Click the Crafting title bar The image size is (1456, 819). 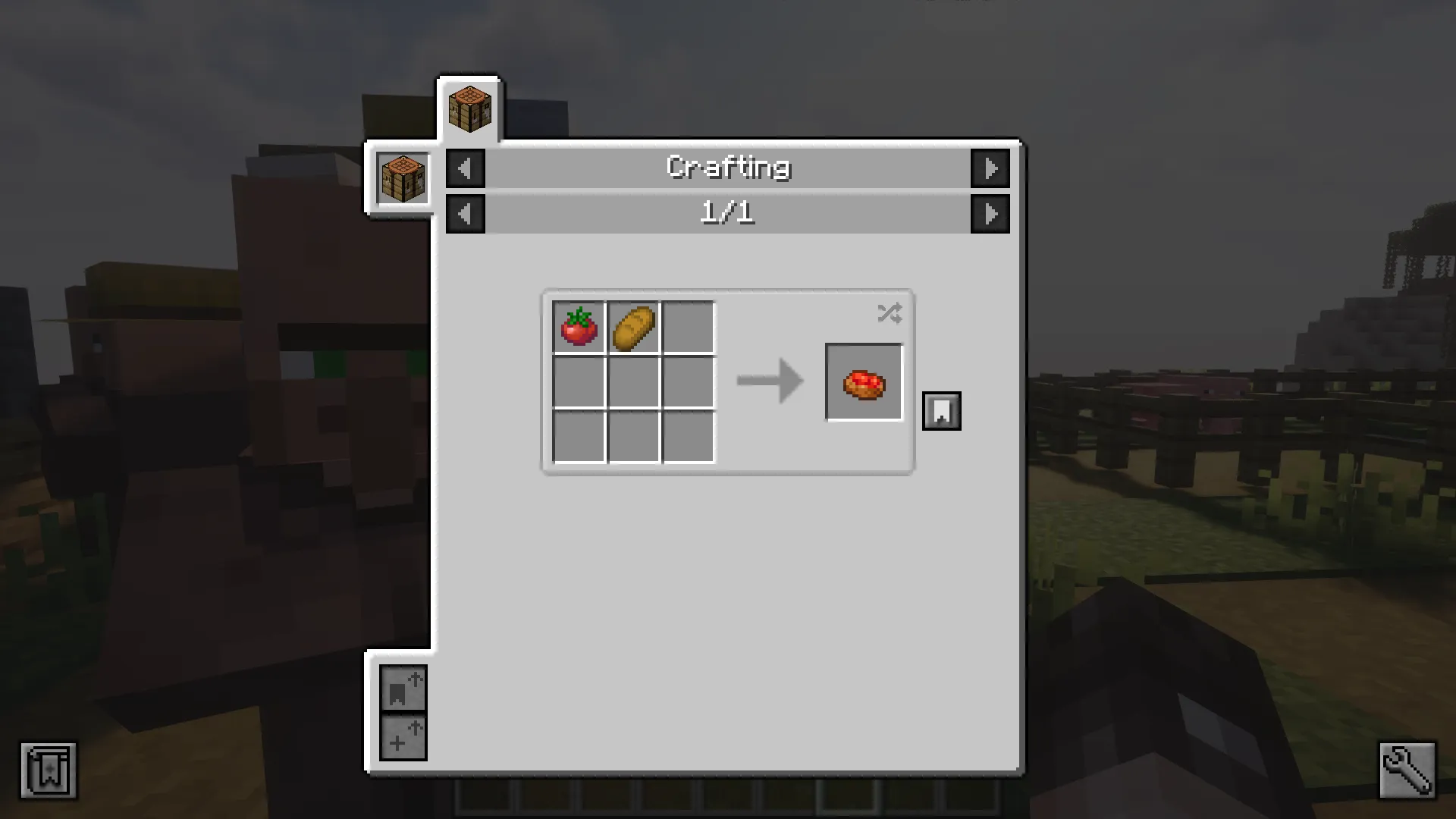pyautogui.click(x=727, y=168)
